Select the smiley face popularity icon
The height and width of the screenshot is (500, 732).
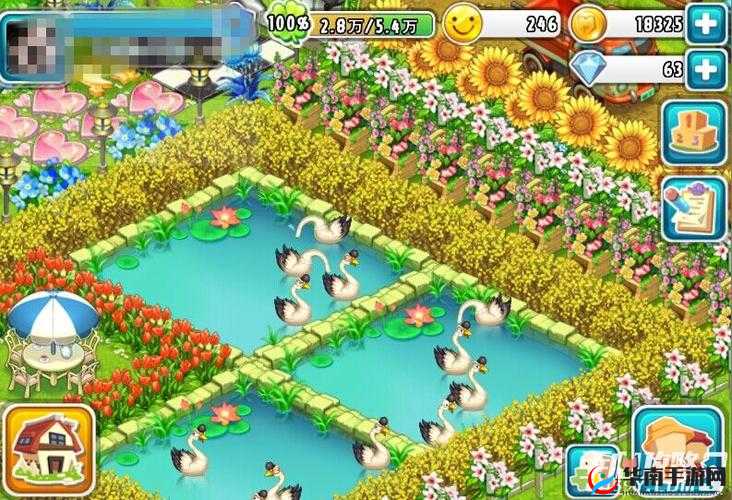point(460,22)
